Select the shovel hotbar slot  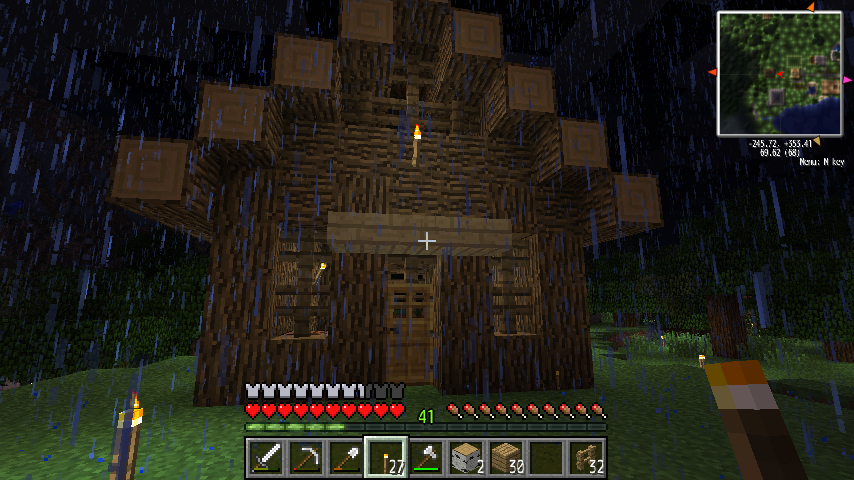(x=345, y=458)
